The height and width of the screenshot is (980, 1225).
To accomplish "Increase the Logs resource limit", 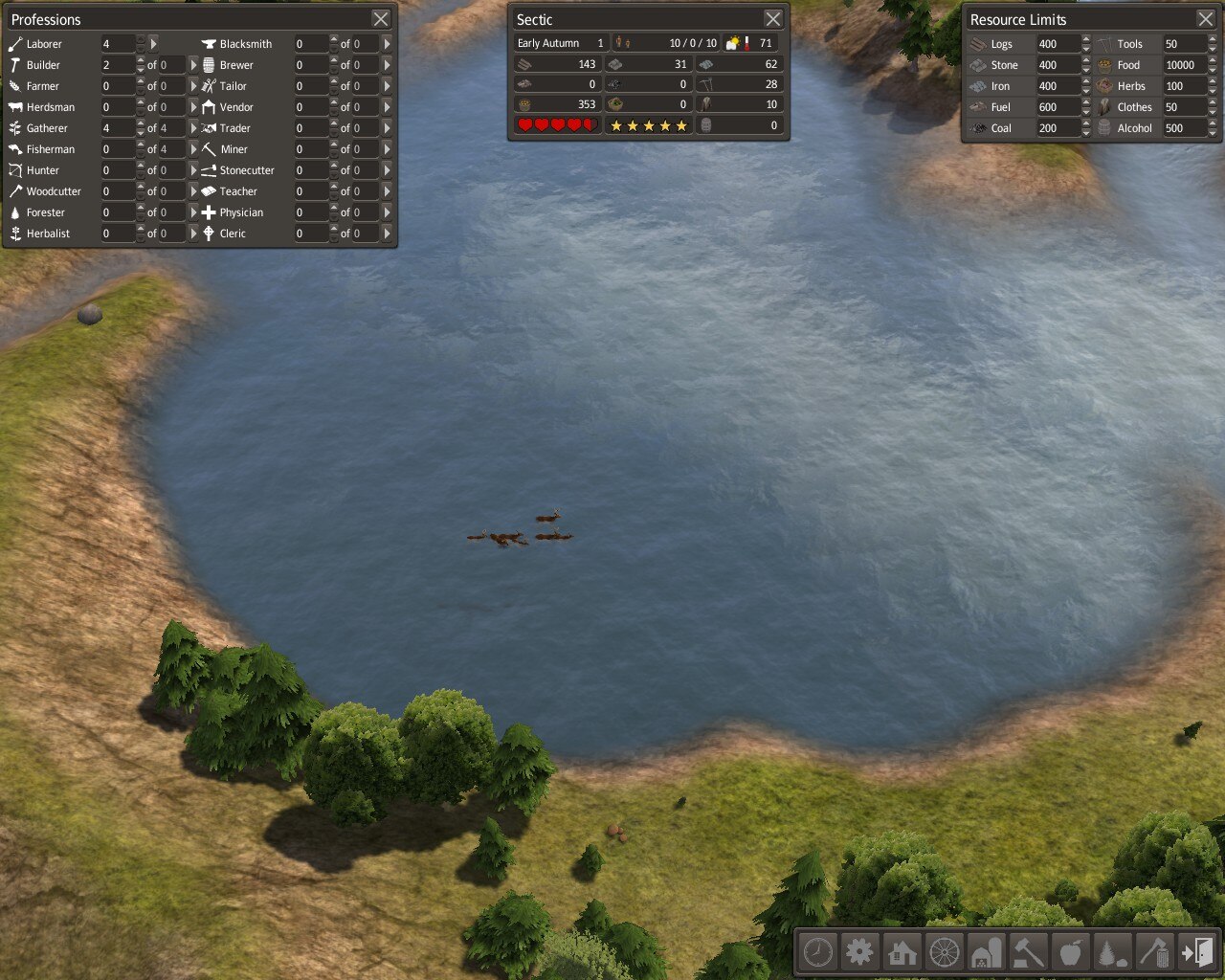I will [x=1086, y=39].
